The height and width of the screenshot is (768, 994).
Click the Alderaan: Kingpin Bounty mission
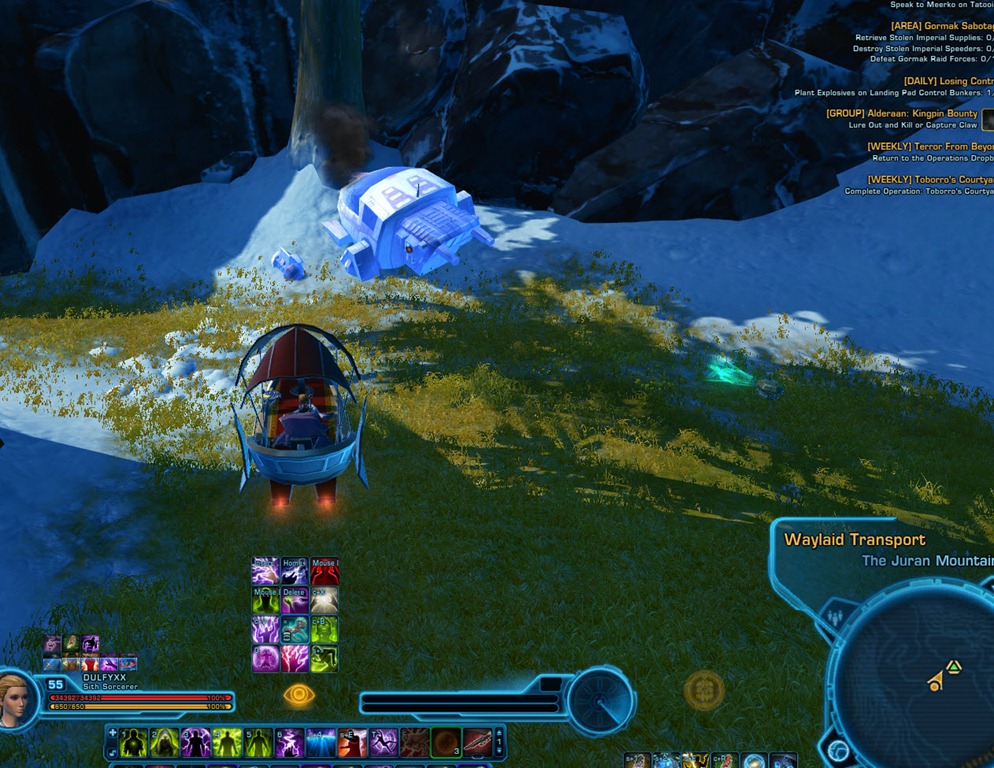tap(902, 114)
